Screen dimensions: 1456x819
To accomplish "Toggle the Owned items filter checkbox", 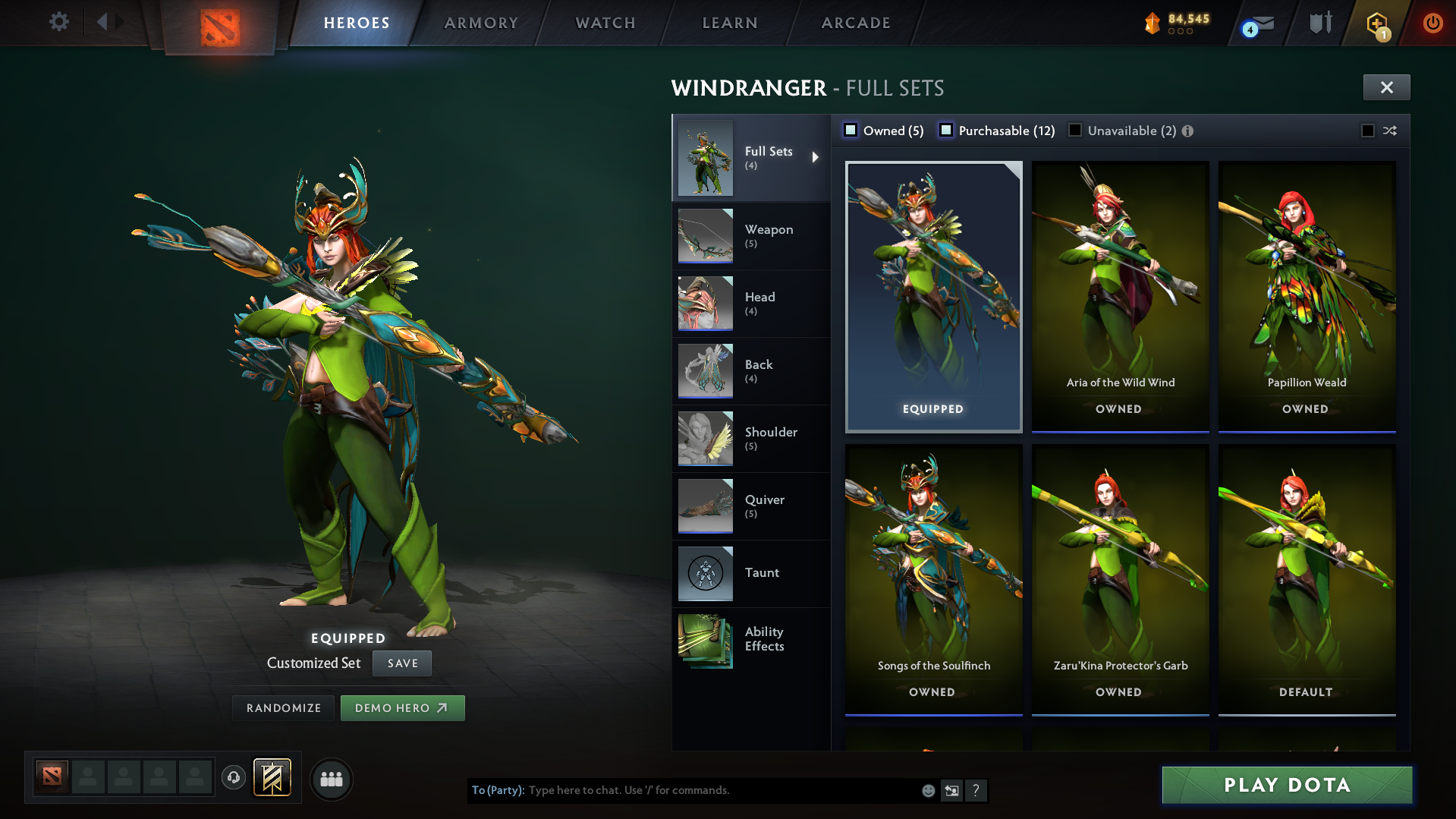I will tap(851, 130).
